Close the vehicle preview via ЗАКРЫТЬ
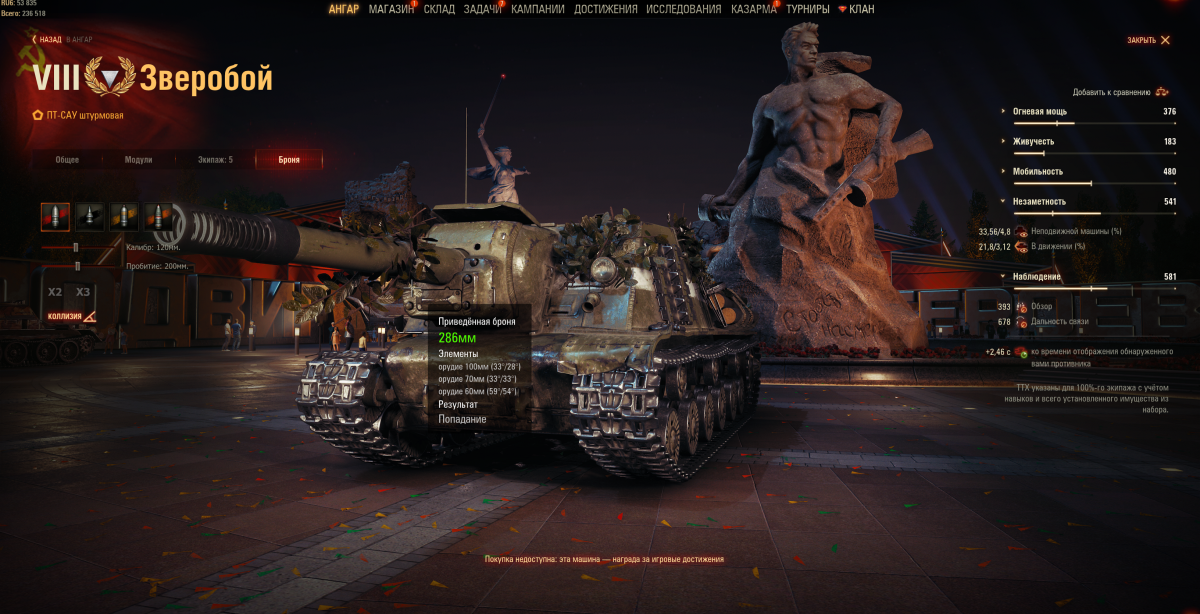The height and width of the screenshot is (614, 1200). point(1148,40)
